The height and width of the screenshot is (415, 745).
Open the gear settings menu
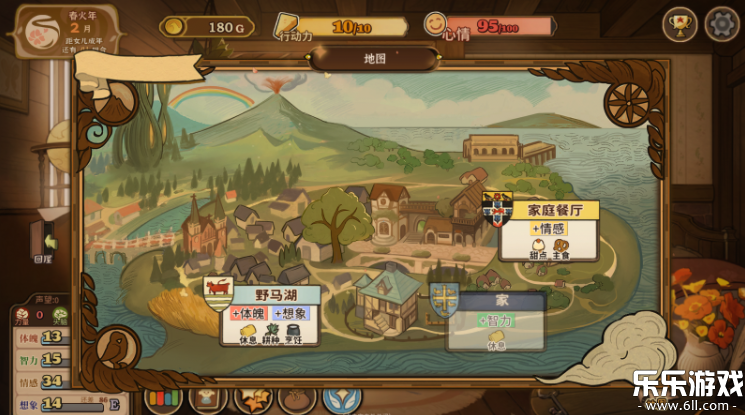tap(721, 23)
